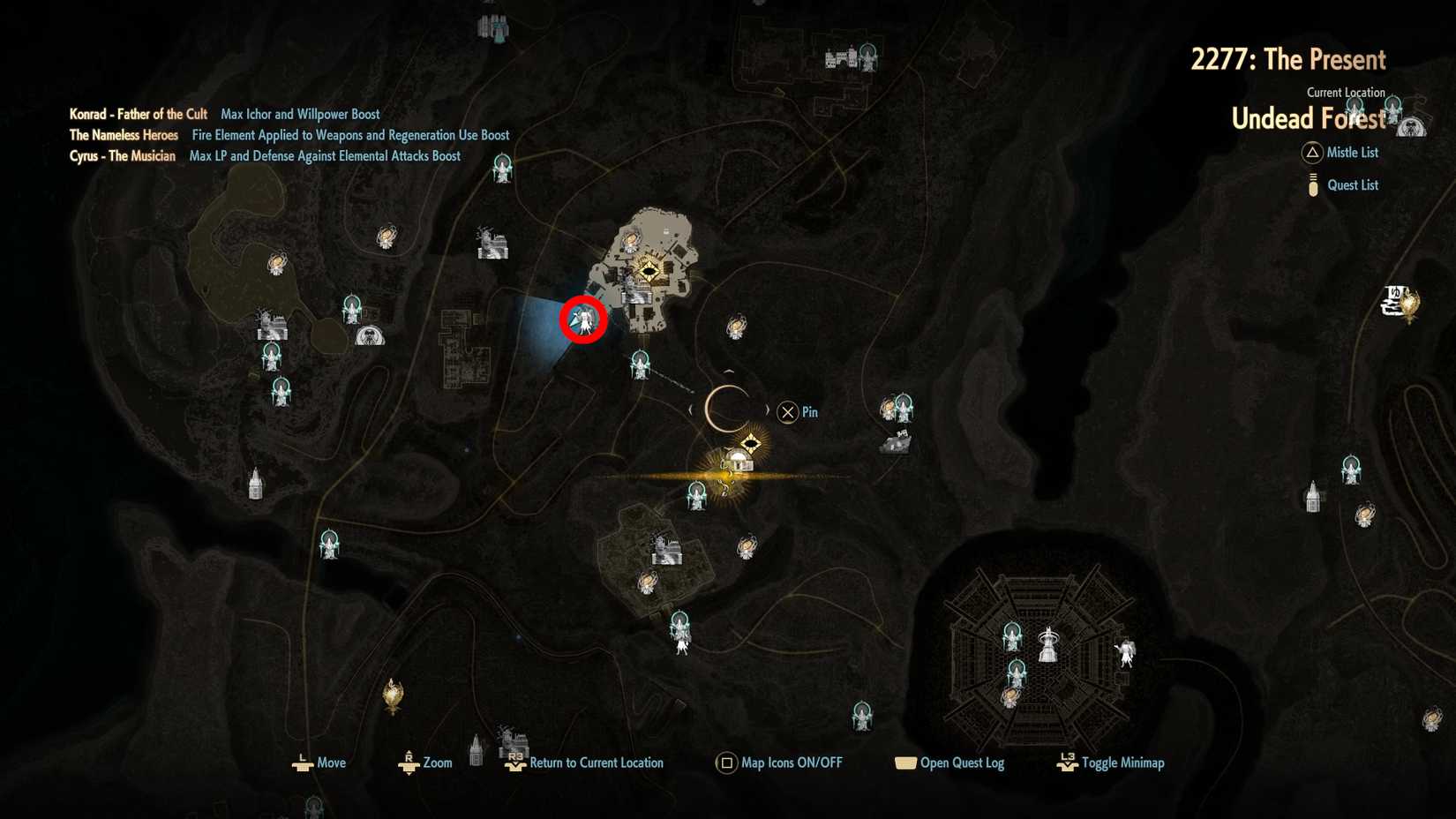This screenshot has width=1456, height=819.
Task: Click the Konrad - Father of the Cult text
Action: (x=138, y=114)
